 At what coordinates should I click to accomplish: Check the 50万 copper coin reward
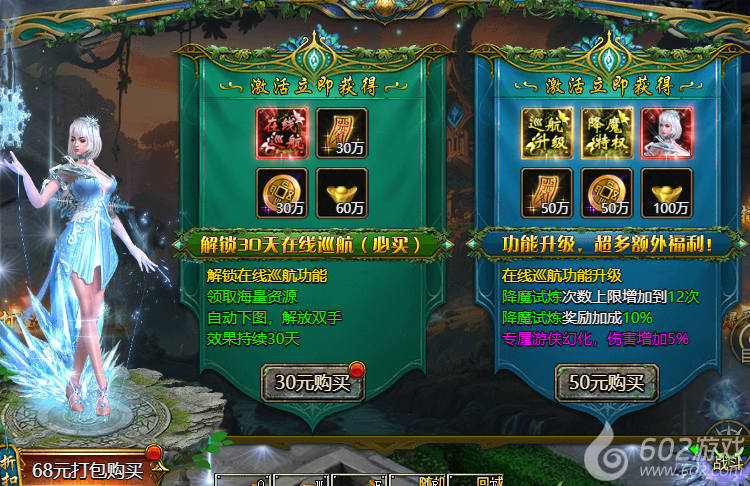[x=606, y=193]
